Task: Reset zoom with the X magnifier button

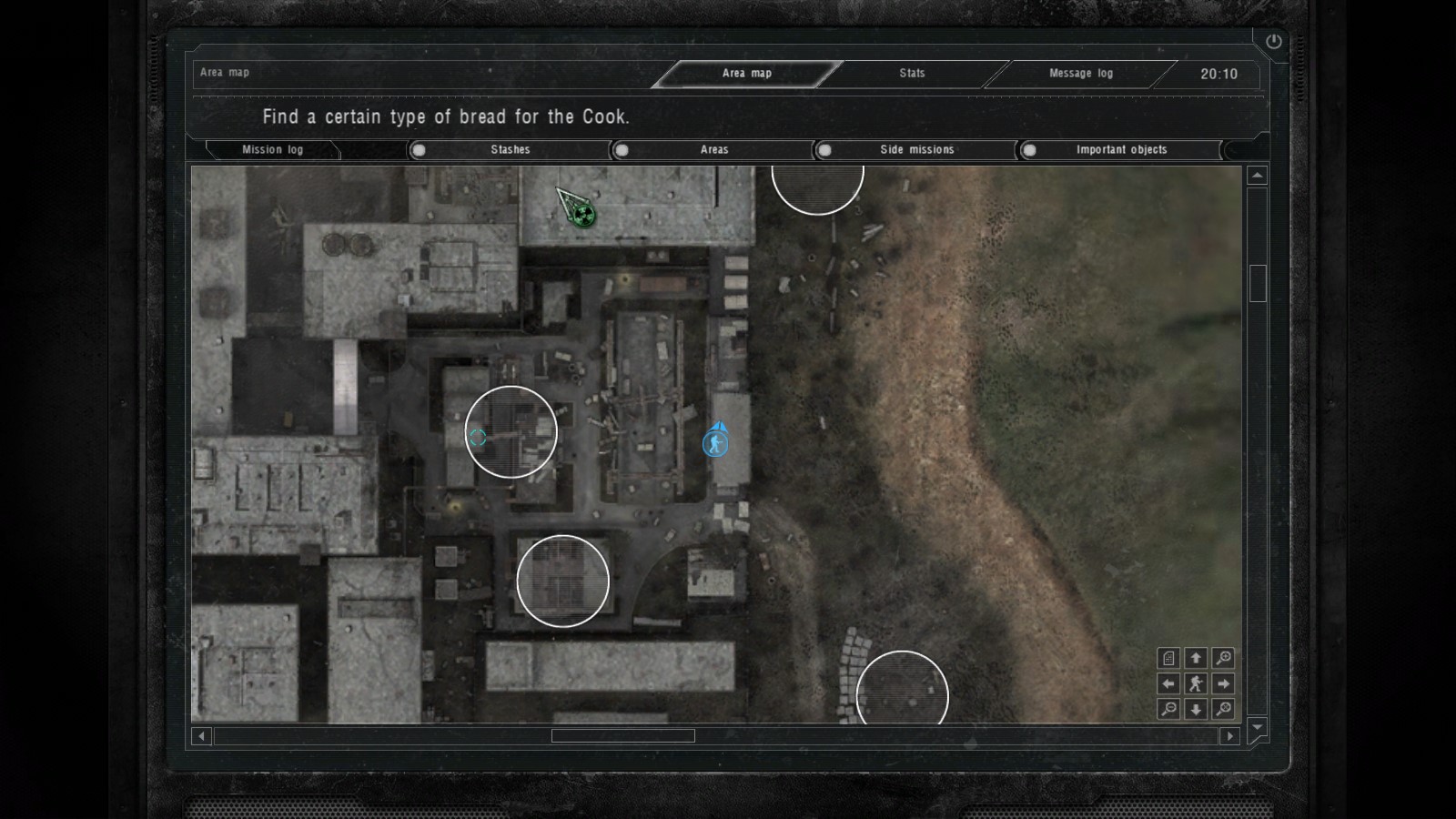Action: [x=1224, y=709]
